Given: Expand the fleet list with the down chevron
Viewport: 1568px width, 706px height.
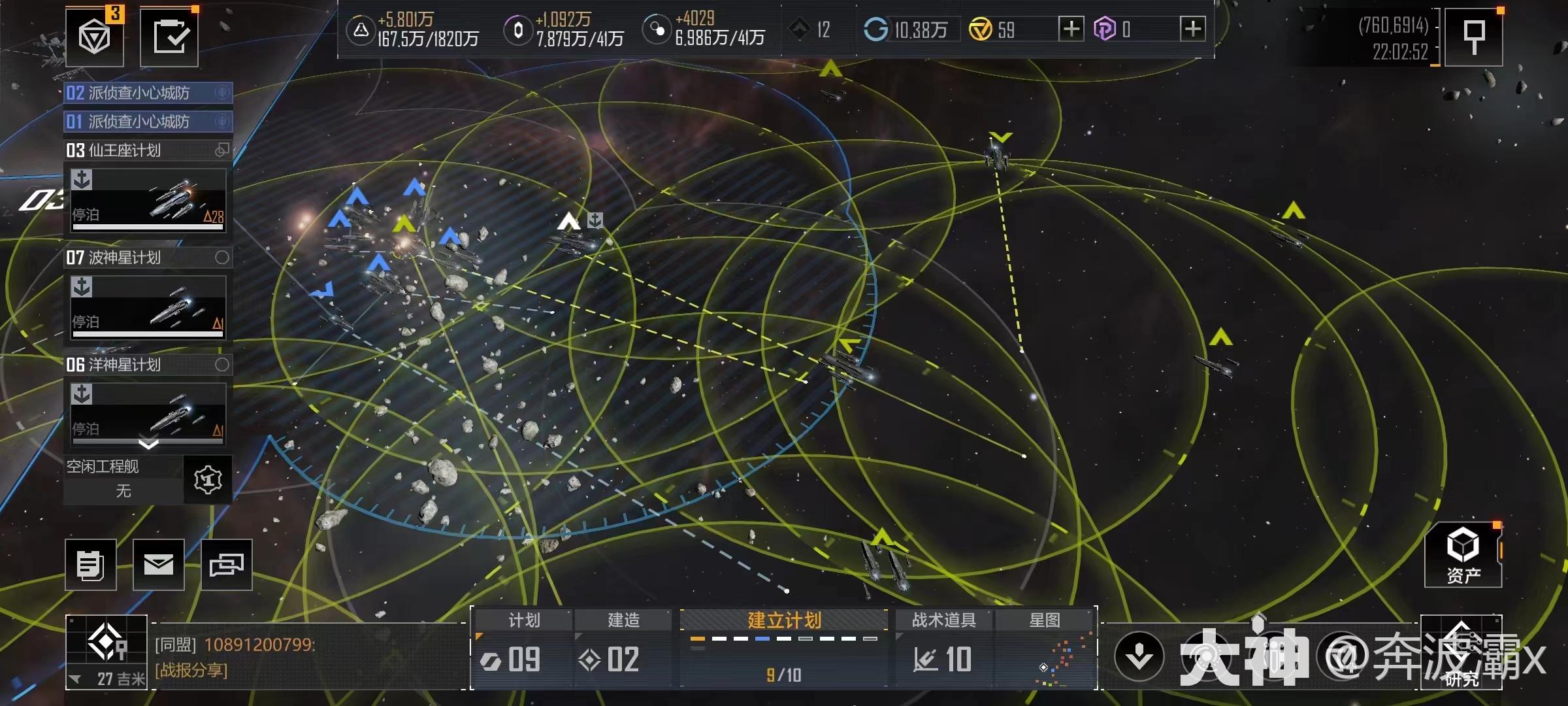Looking at the screenshot, I should (148, 445).
